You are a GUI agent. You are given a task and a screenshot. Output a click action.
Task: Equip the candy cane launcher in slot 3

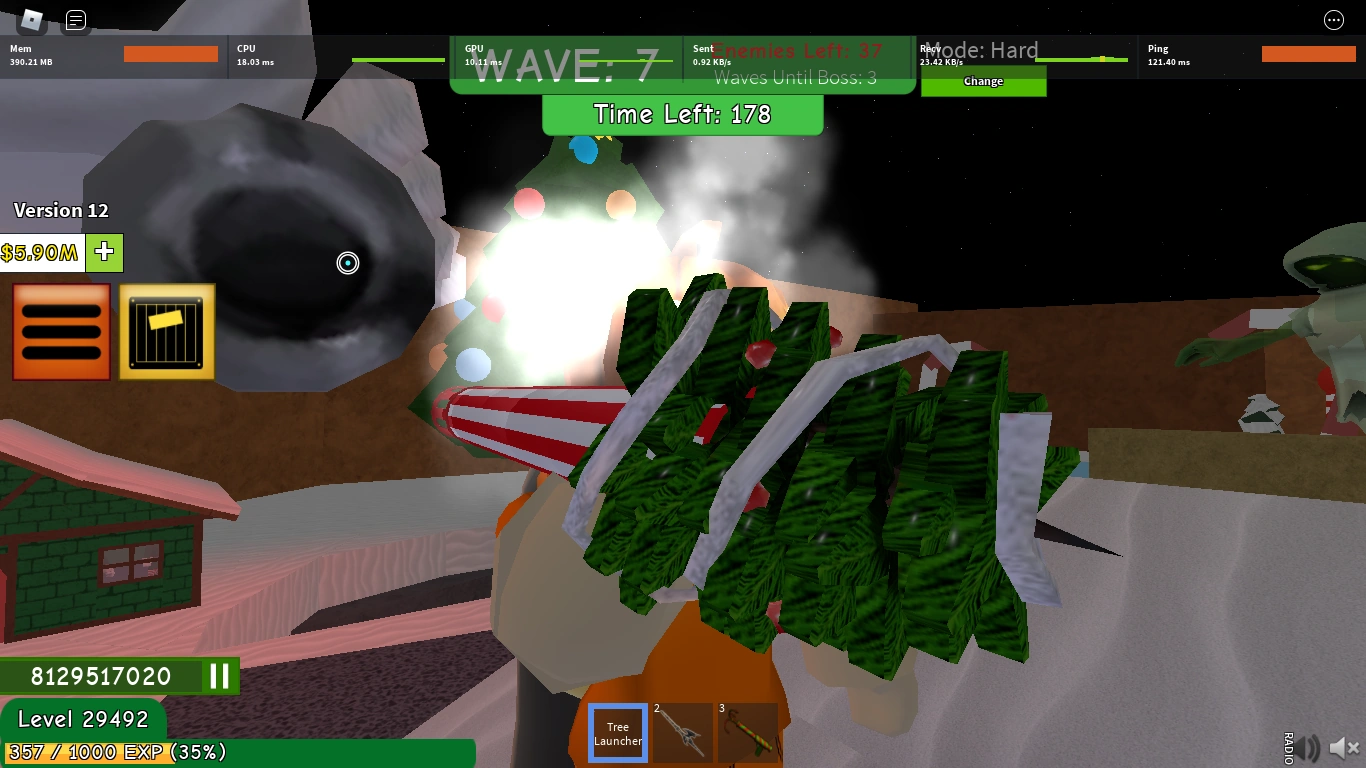click(x=747, y=733)
